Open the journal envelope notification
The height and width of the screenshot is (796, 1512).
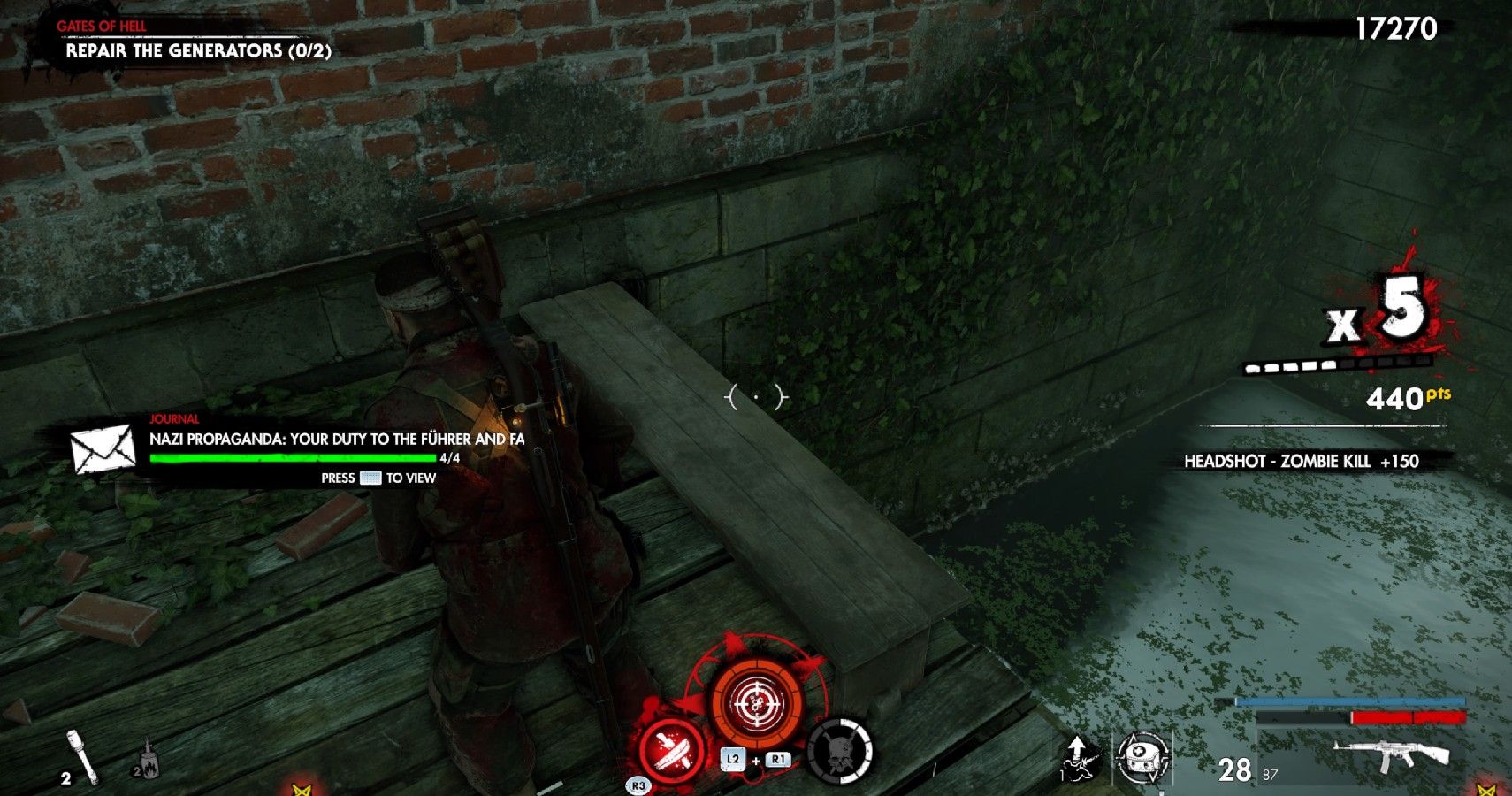[x=103, y=448]
